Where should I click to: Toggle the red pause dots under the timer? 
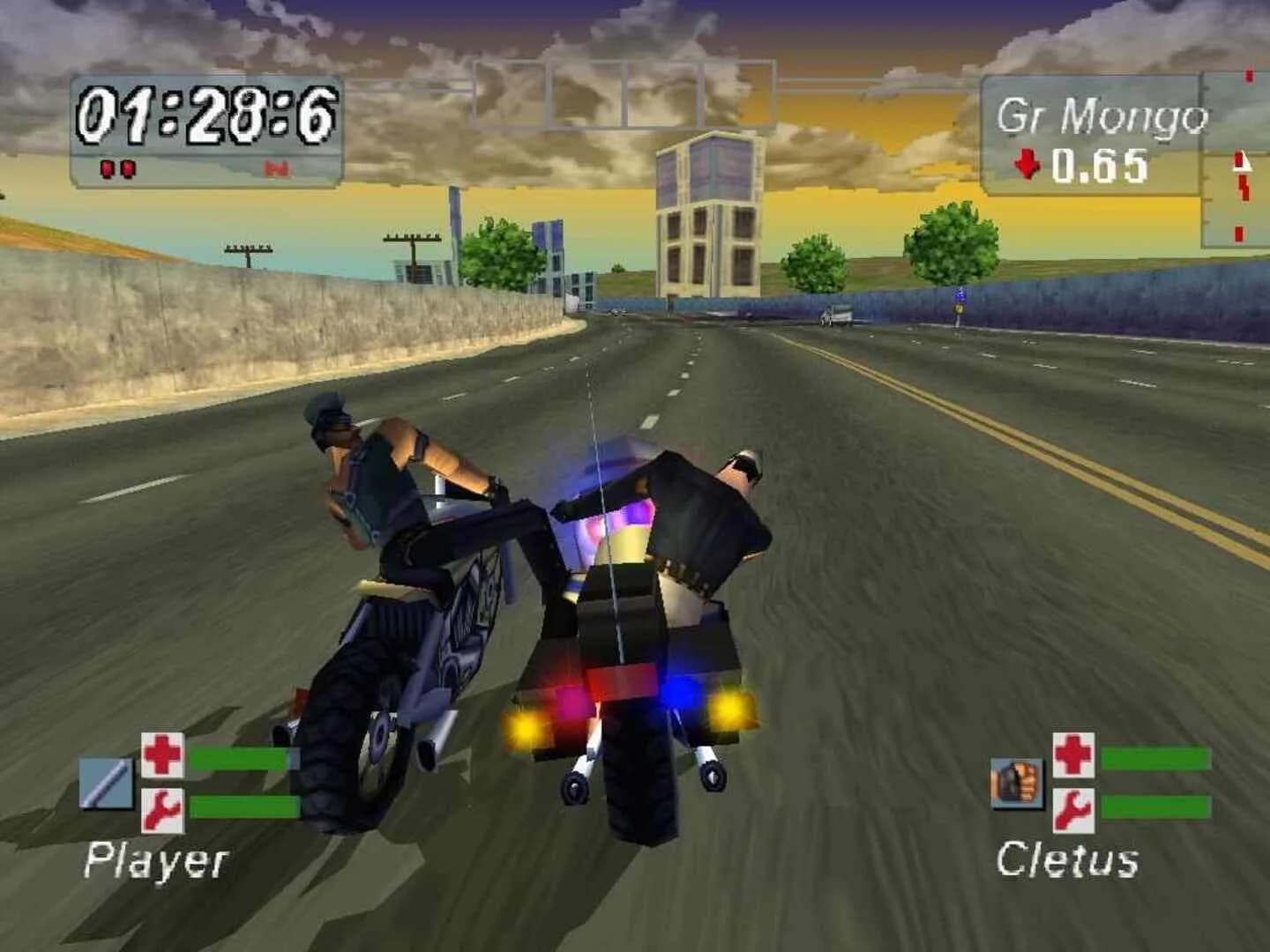click(x=117, y=168)
